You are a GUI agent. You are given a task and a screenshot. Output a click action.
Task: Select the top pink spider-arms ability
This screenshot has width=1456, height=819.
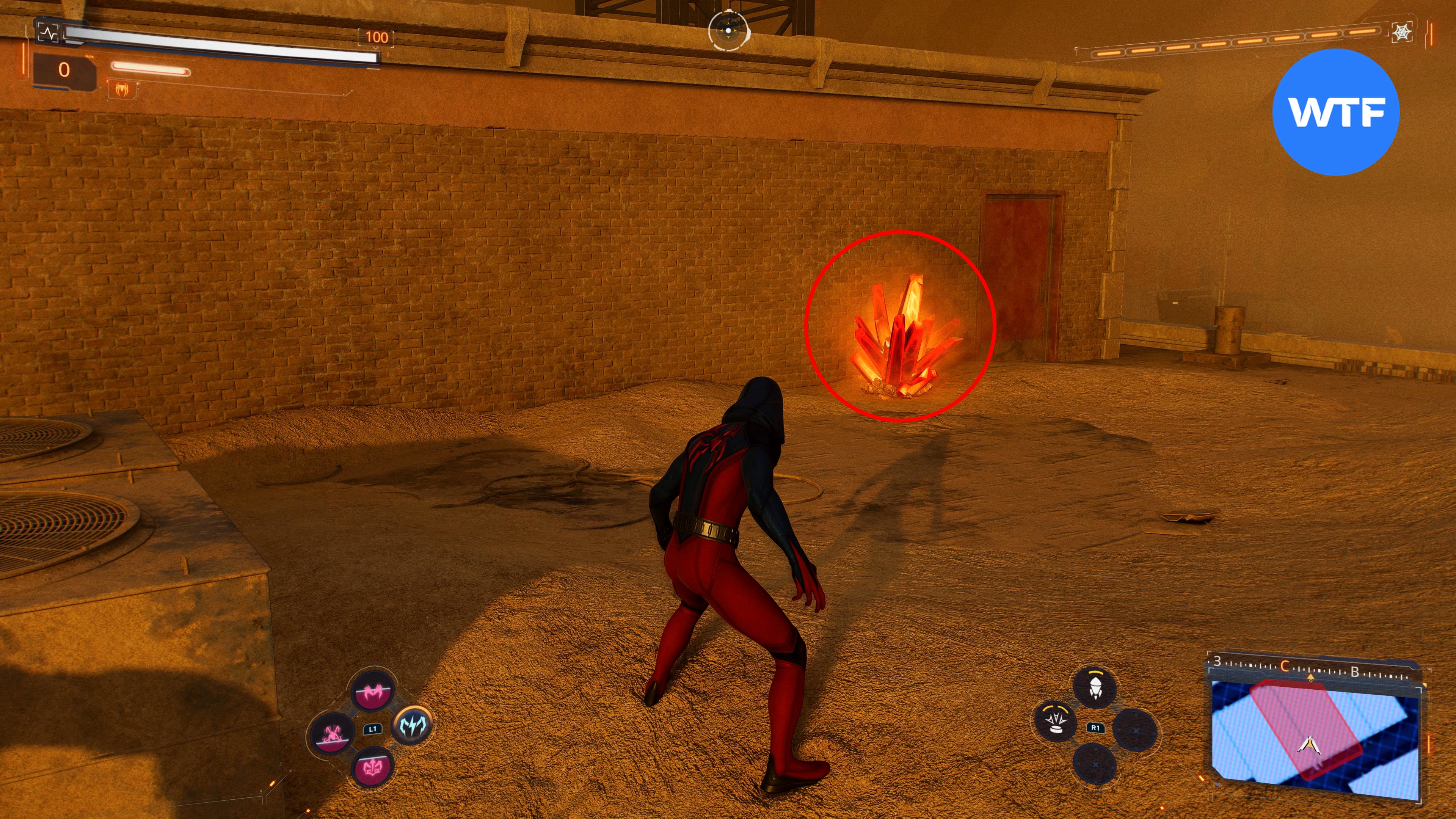(x=372, y=691)
